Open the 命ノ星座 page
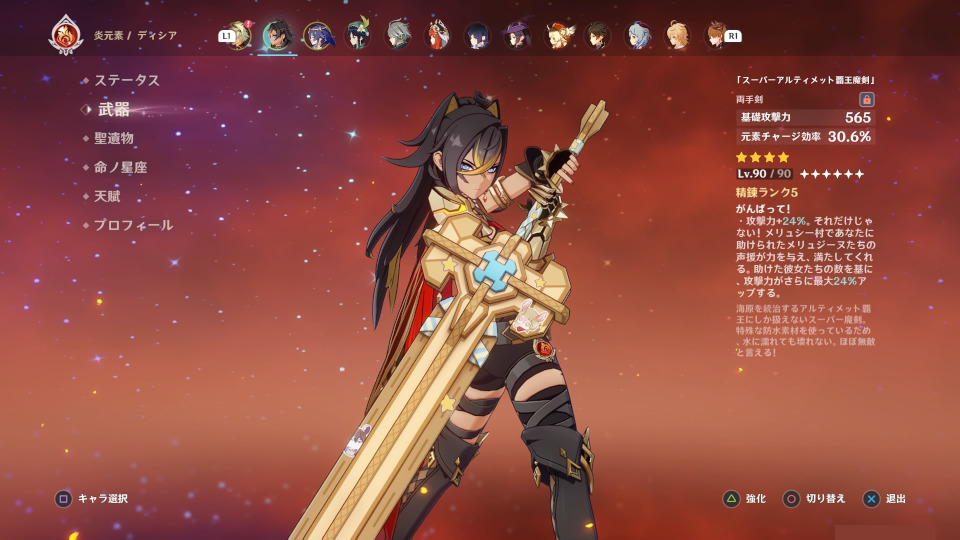The height and width of the screenshot is (540, 960). pyautogui.click(x=120, y=167)
